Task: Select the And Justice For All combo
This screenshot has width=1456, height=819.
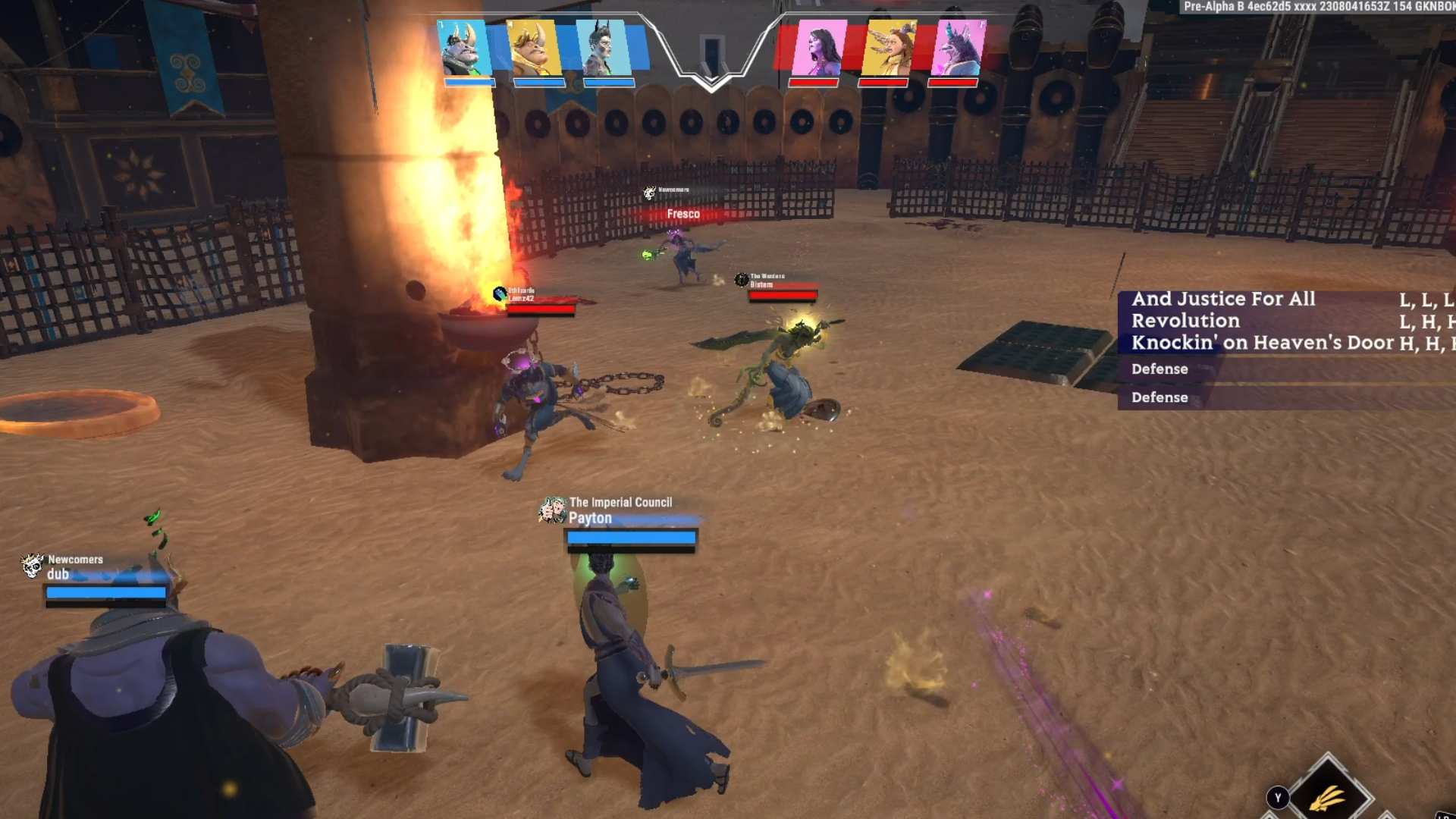Action: pos(1223,299)
